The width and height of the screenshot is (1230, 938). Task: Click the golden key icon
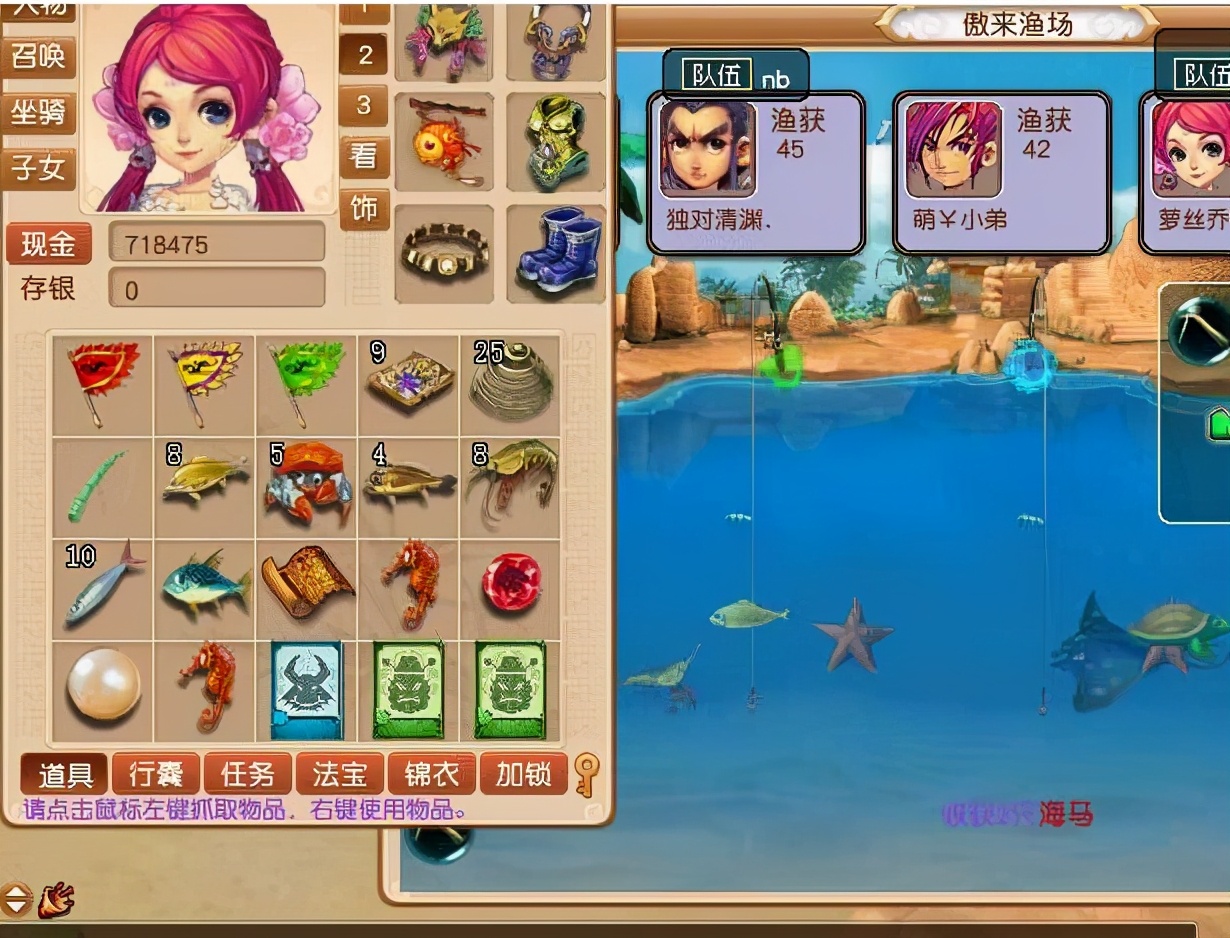pos(587,774)
